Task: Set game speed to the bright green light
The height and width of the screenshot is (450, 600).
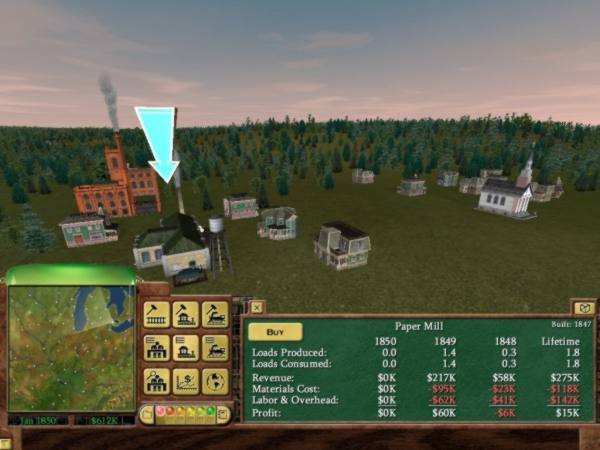Action: pyautogui.click(x=211, y=412)
